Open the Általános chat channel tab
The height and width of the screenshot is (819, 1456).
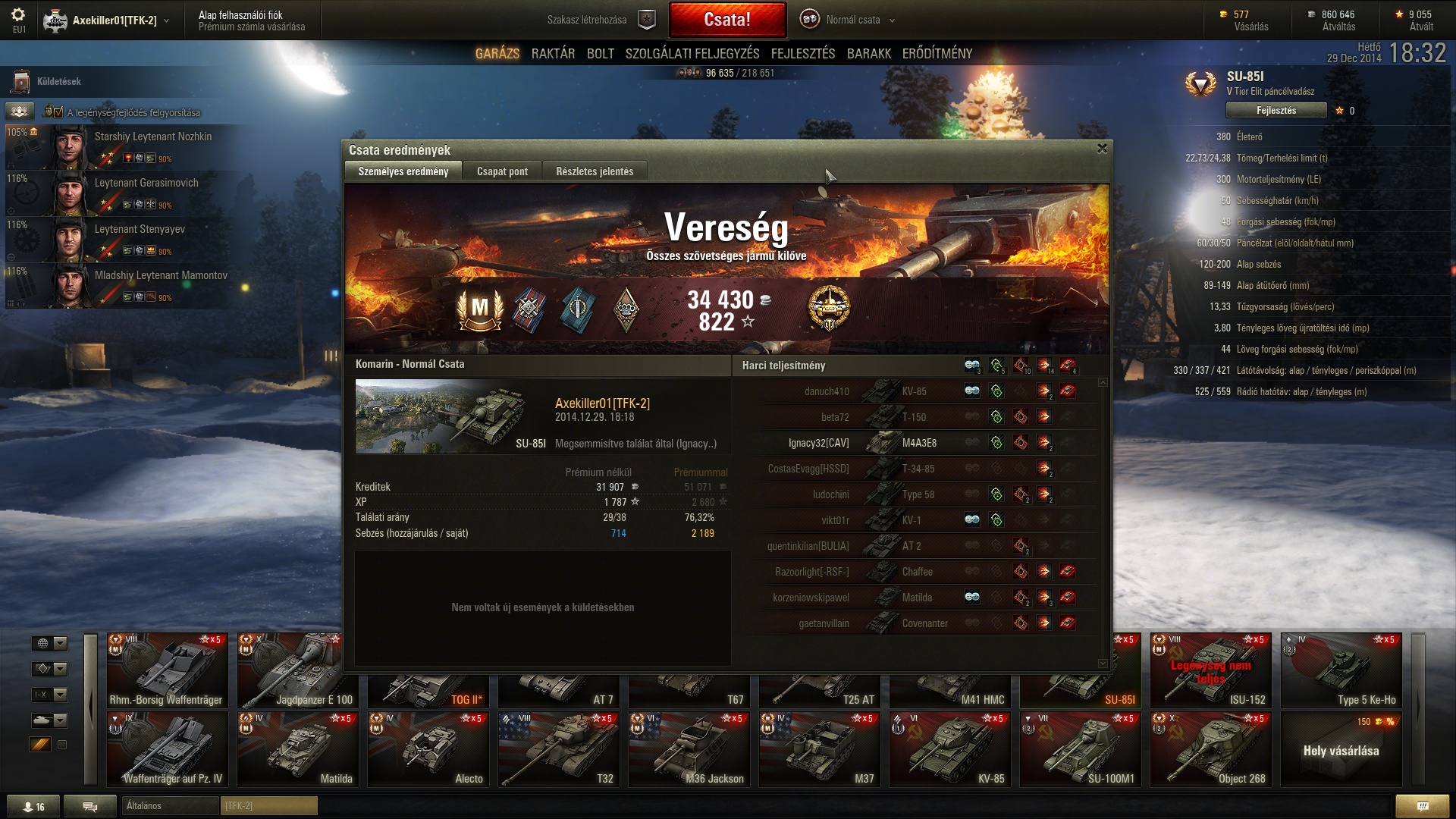coord(168,806)
